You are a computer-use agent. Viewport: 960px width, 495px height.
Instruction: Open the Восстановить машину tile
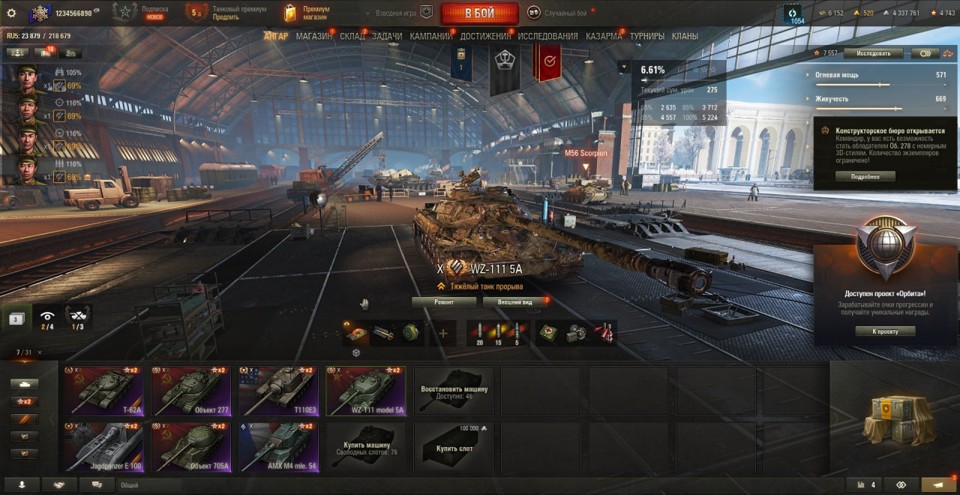pos(454,389)
